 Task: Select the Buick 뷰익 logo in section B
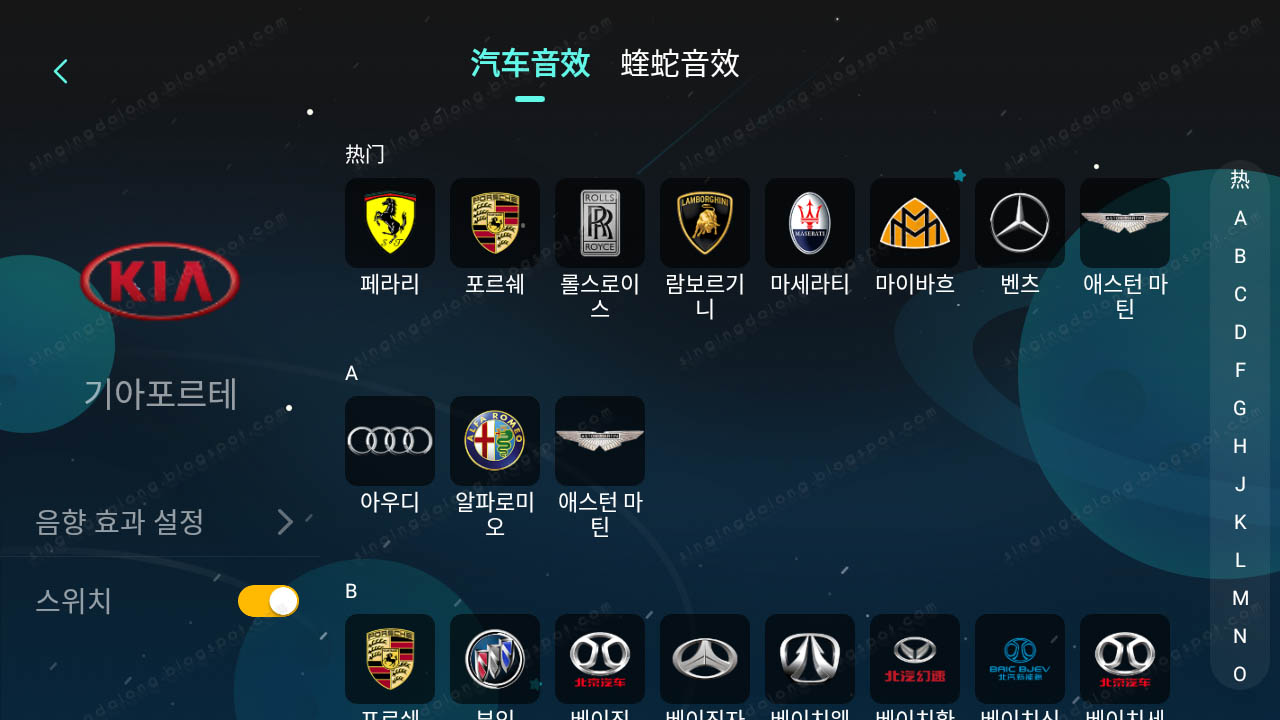(x=495, y=658)
